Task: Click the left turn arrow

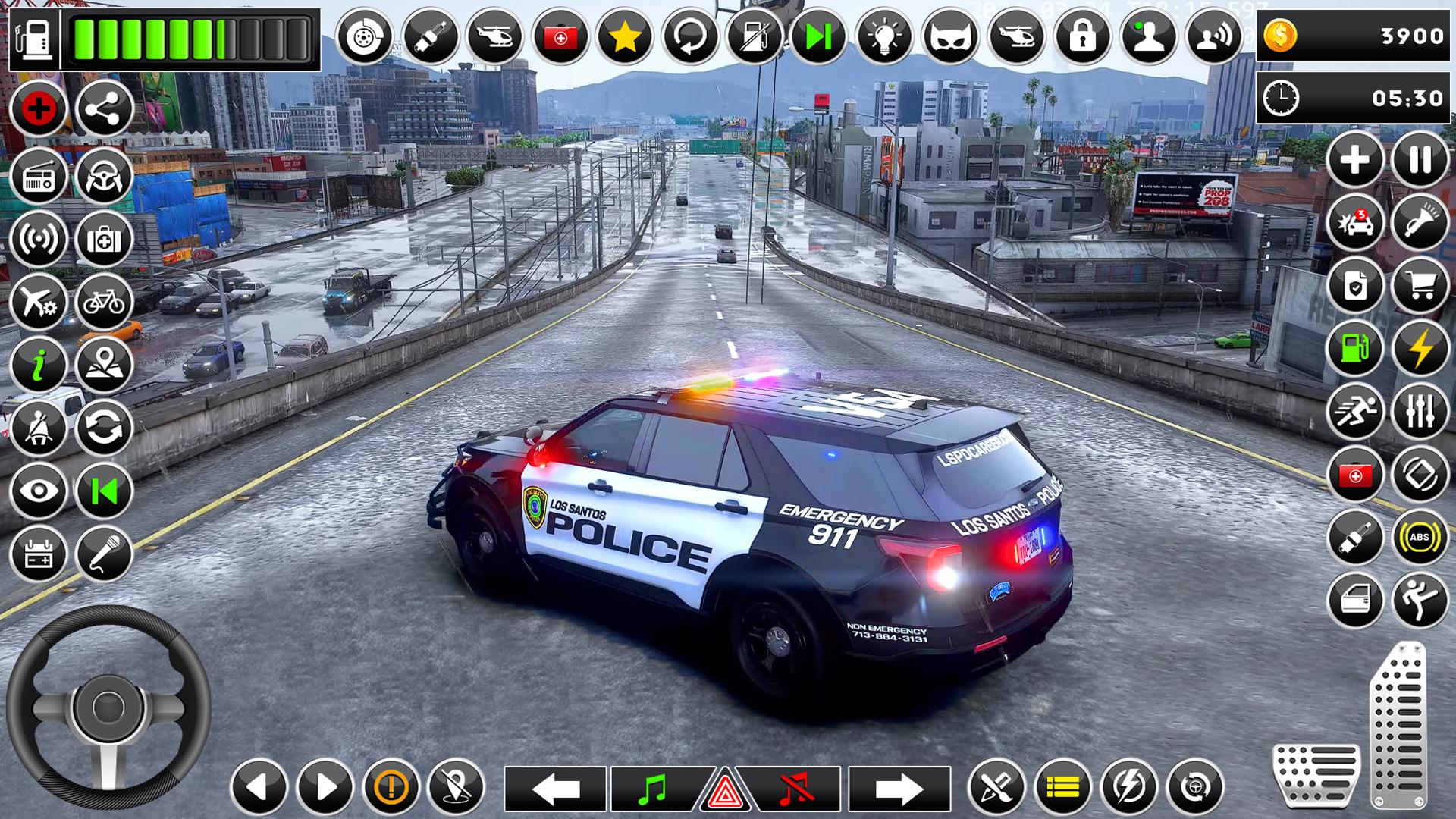Action: pos(555,789)
